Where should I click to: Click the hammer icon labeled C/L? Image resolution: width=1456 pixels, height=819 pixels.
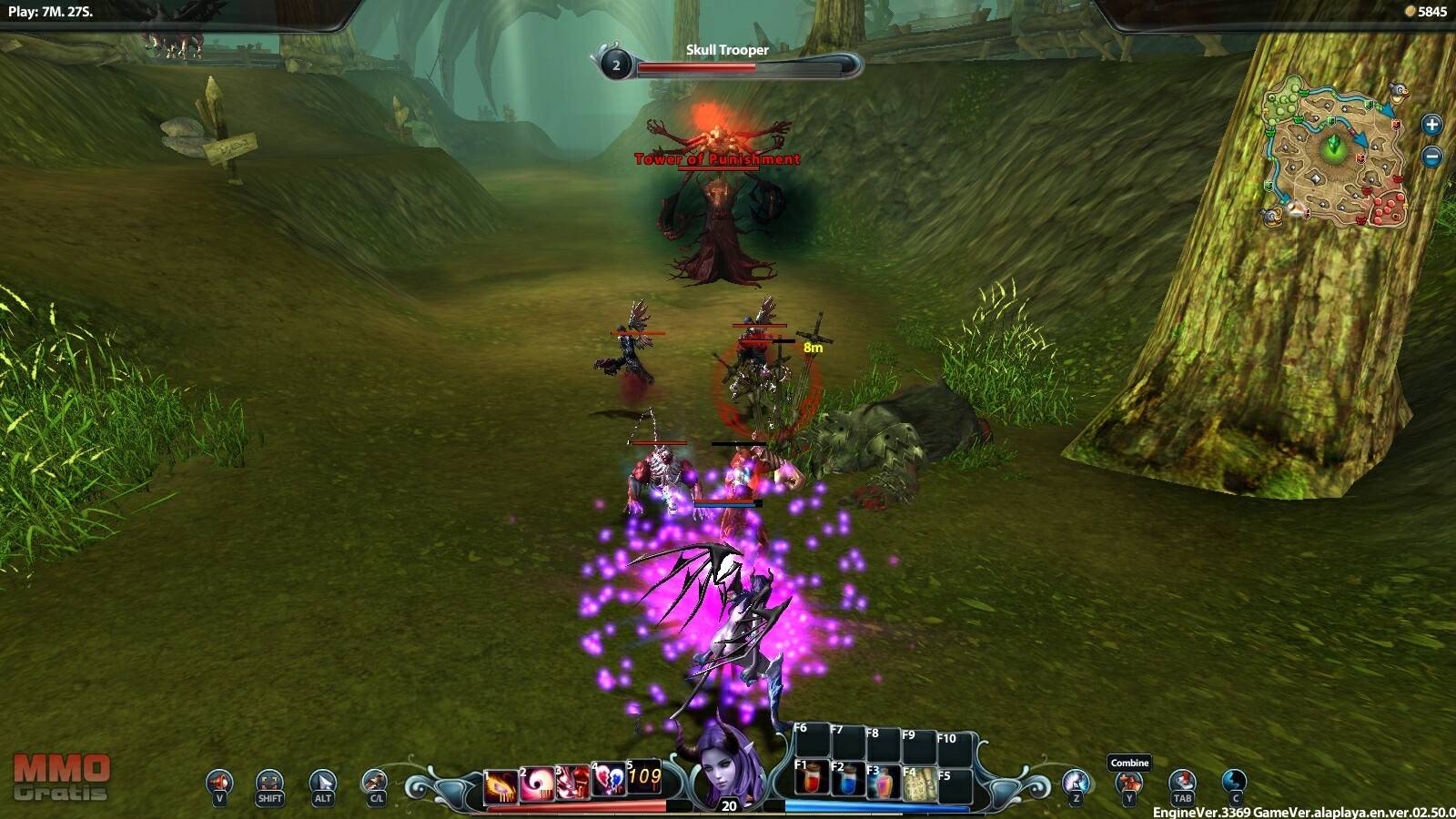pyautogui.click(x=375, y=783)
